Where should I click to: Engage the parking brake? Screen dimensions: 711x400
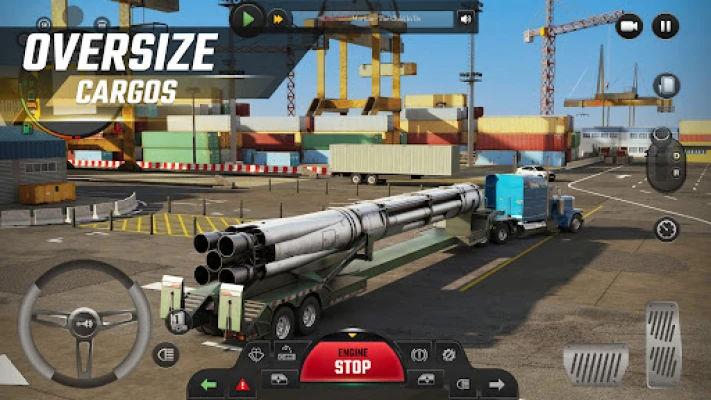pos(415,354)
